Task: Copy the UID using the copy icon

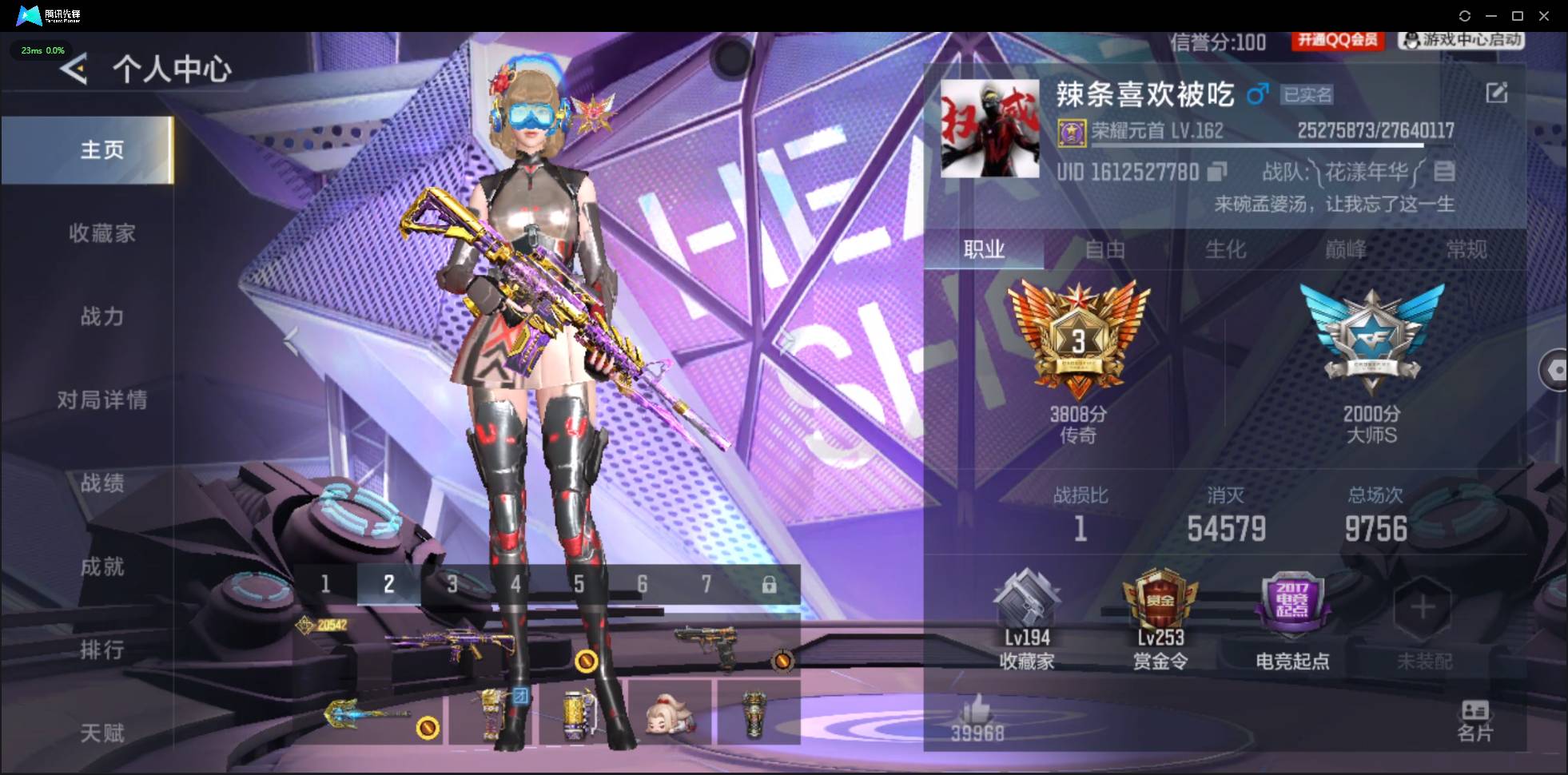Action: click(x=1218, y=172)
